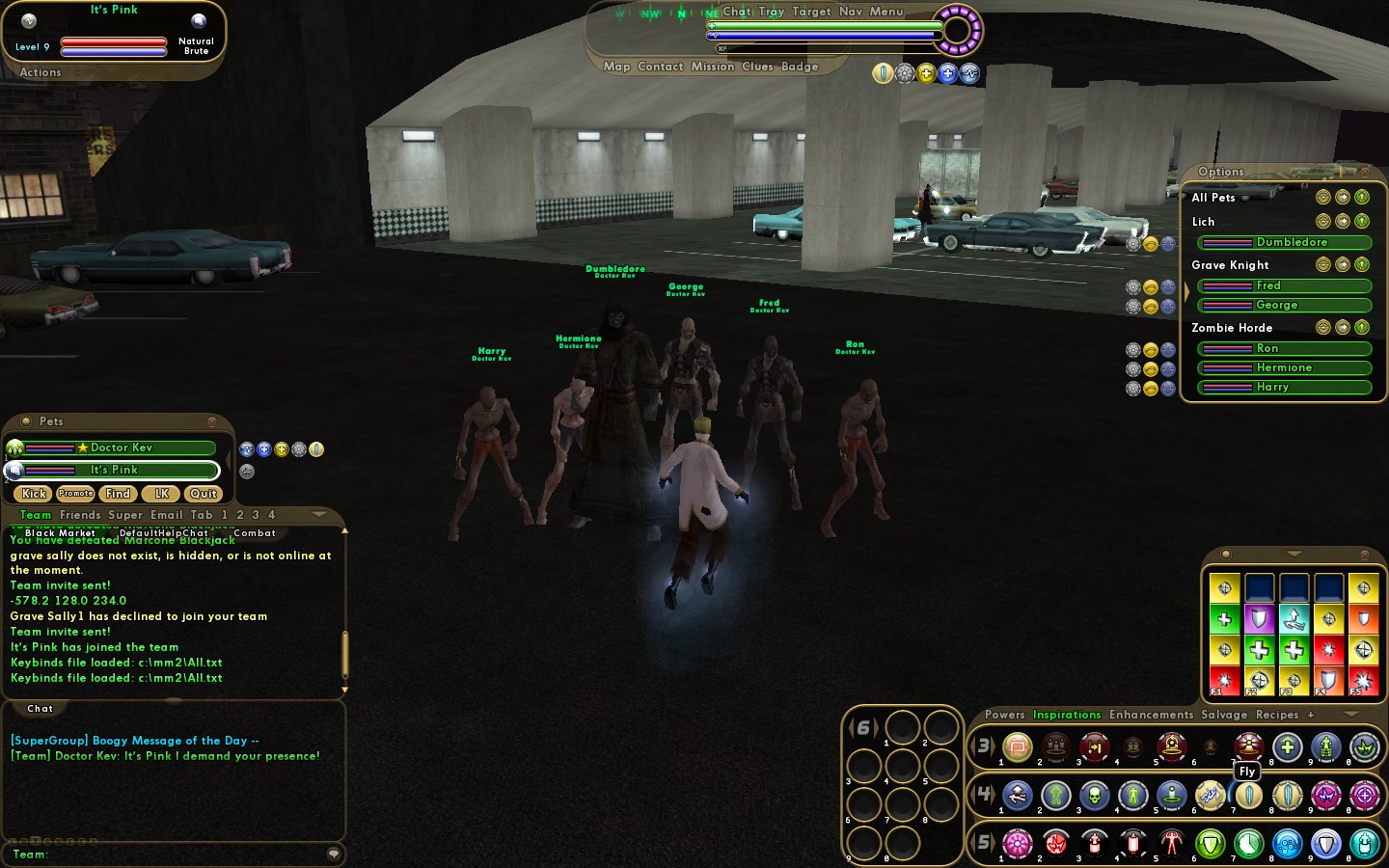Viewport: 1389px width, 868px height.
Task: Switch to the Enhancements tab
Action: coord(1151,715)
